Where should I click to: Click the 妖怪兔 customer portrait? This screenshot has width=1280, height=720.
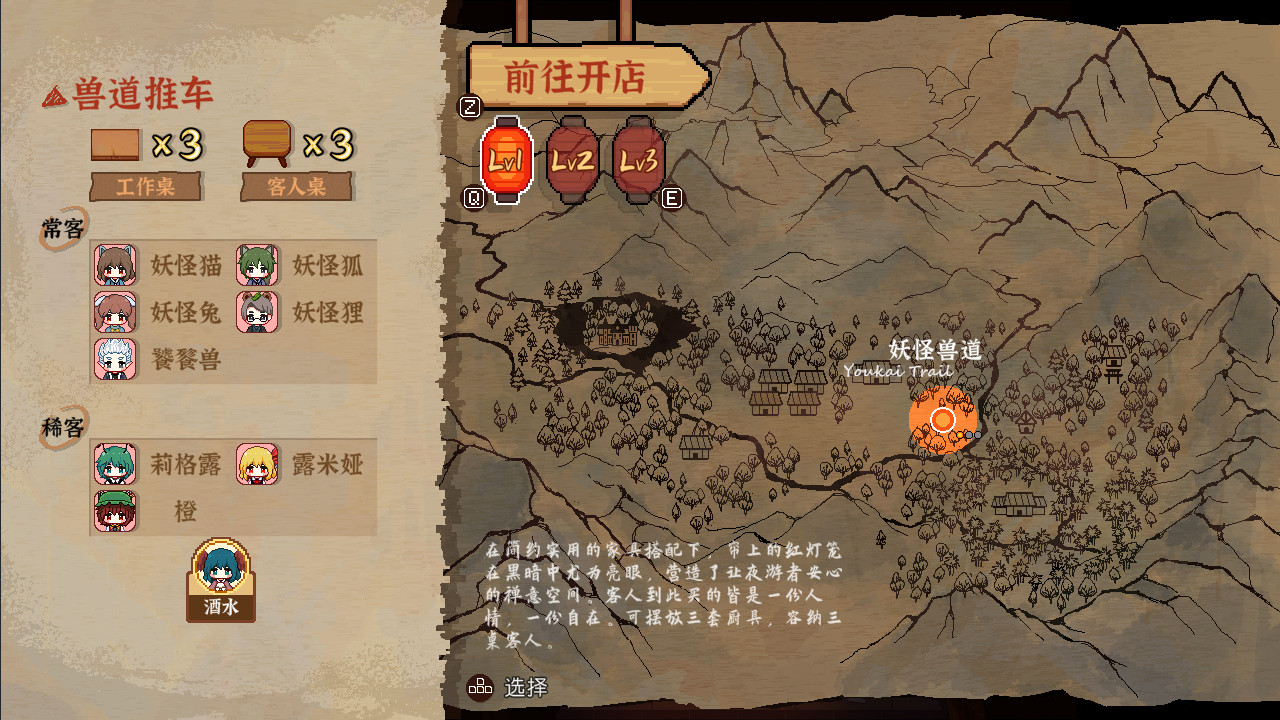113,312
